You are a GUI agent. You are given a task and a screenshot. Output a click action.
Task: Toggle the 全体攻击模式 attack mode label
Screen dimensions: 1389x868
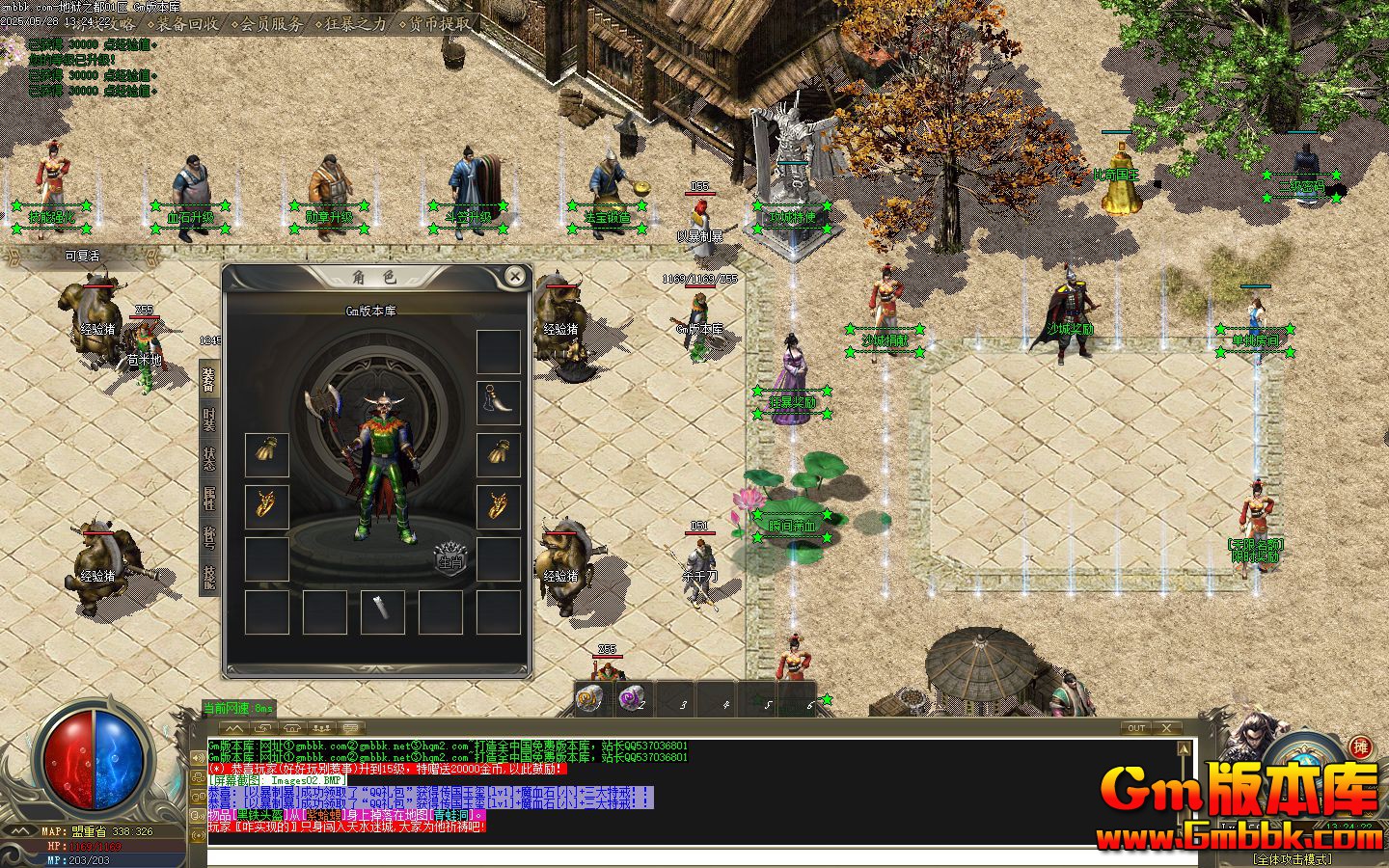pyautogui.click(x=1291, y=858)
